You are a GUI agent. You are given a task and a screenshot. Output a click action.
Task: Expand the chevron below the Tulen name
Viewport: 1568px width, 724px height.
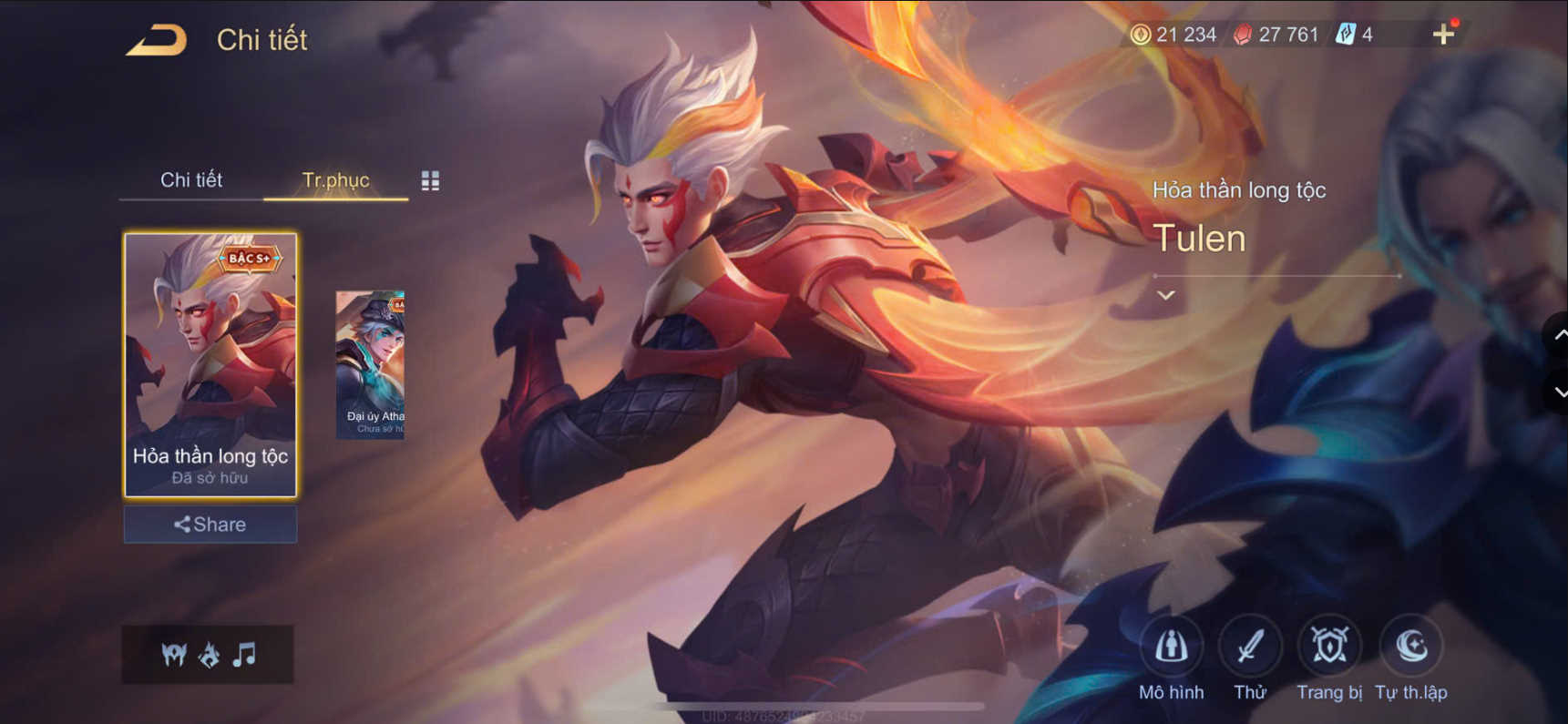(1164, 295)
